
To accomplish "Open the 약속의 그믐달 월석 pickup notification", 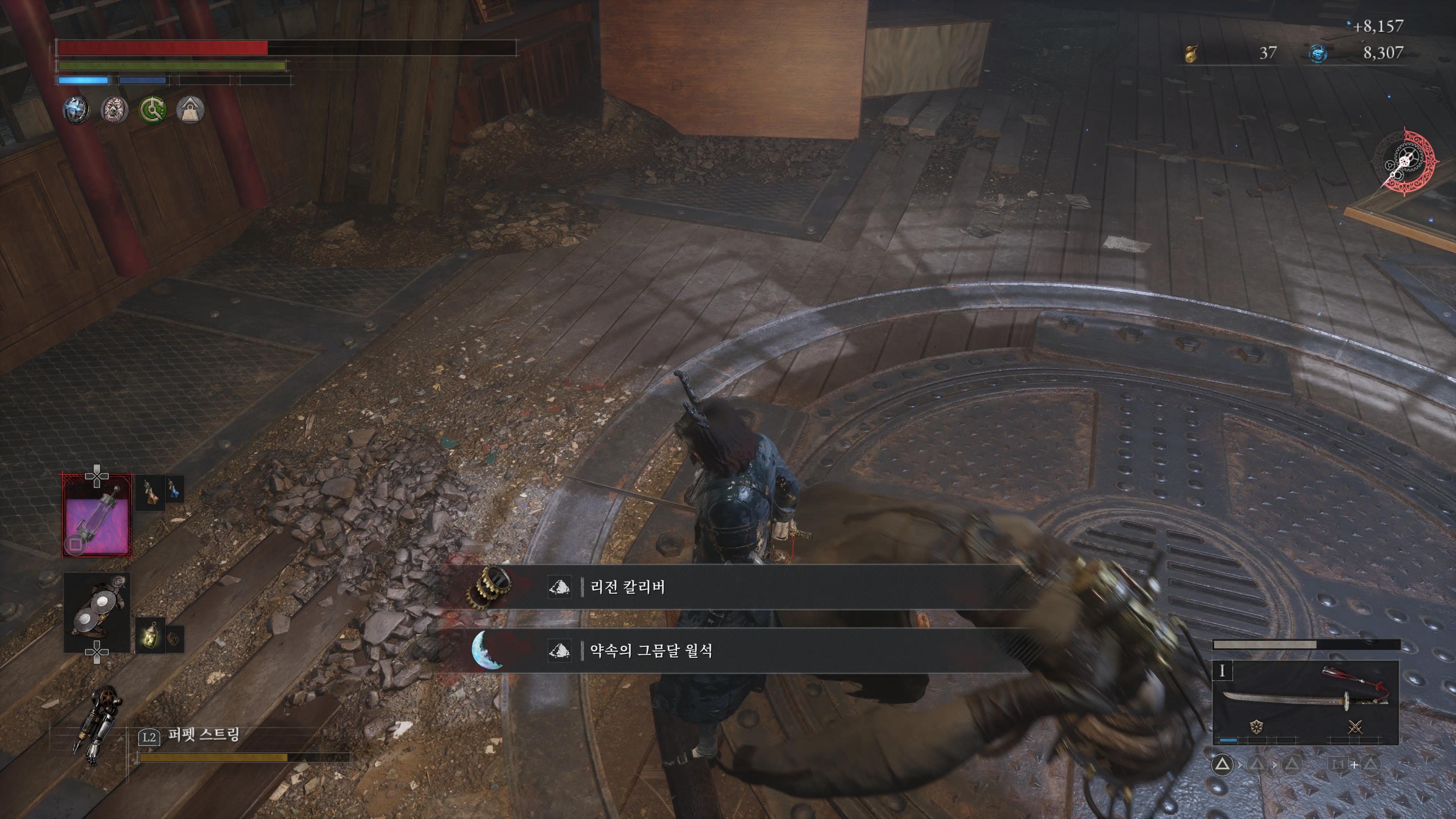I will (735, 651).
